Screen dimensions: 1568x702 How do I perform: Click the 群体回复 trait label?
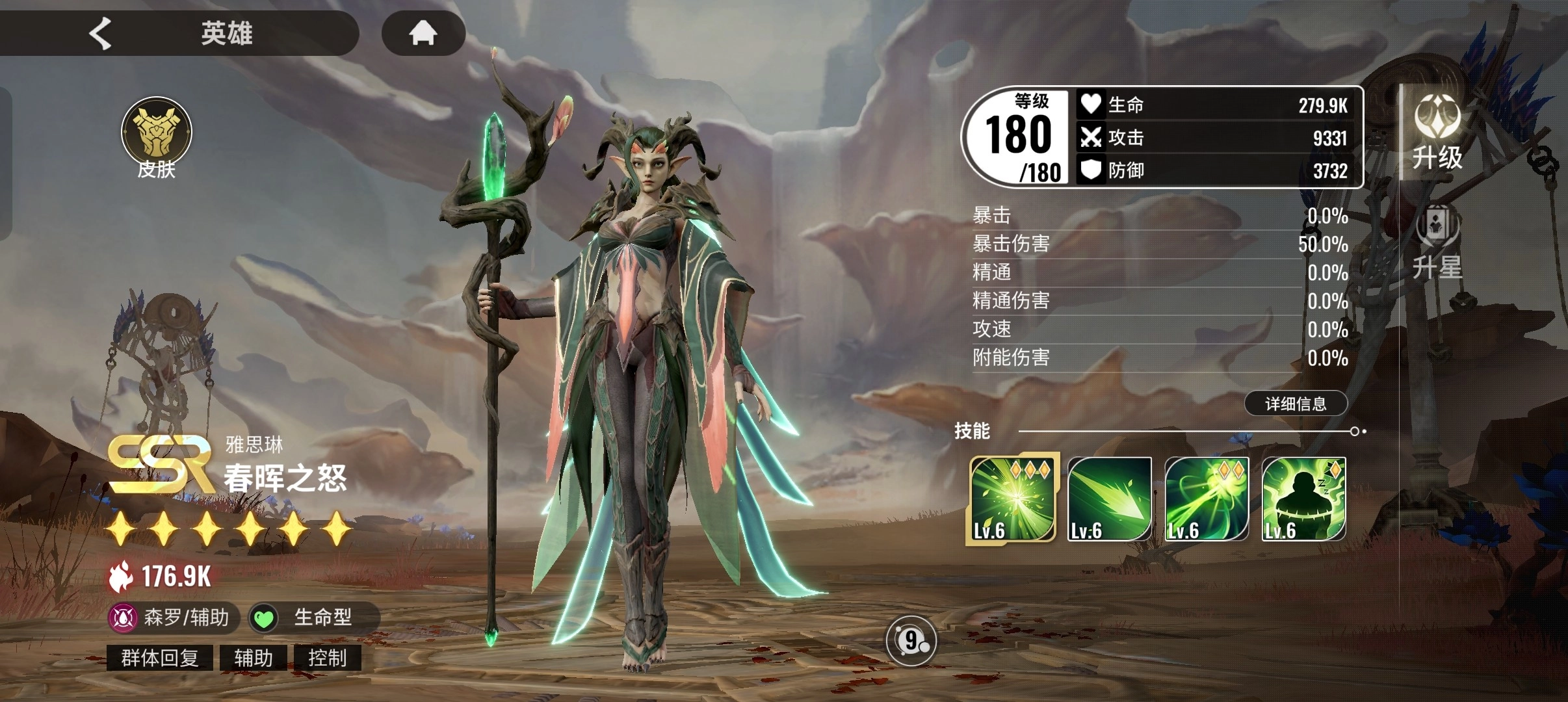tap(160, 658)
